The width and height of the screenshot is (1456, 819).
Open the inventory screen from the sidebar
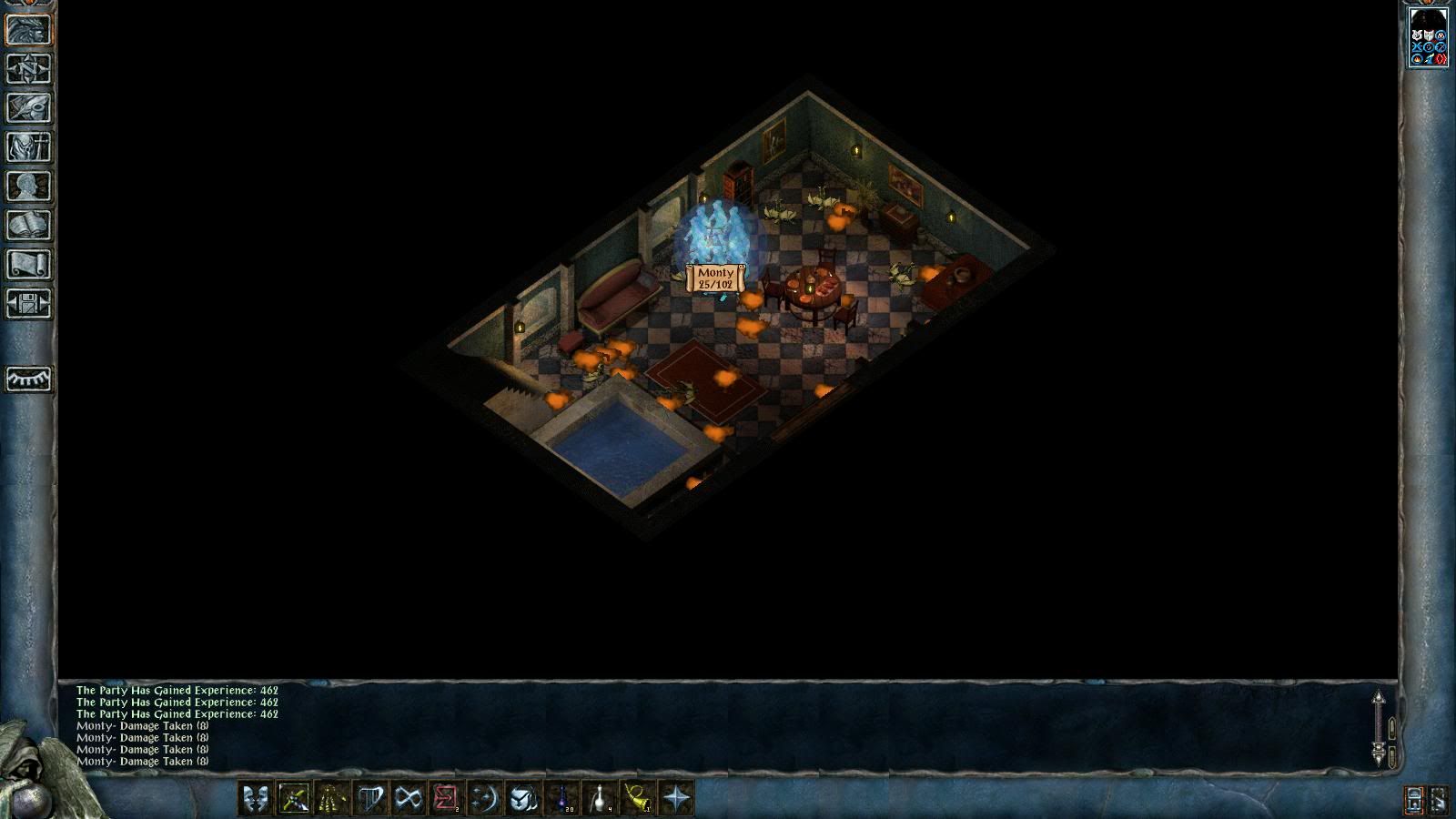(28, 147)
